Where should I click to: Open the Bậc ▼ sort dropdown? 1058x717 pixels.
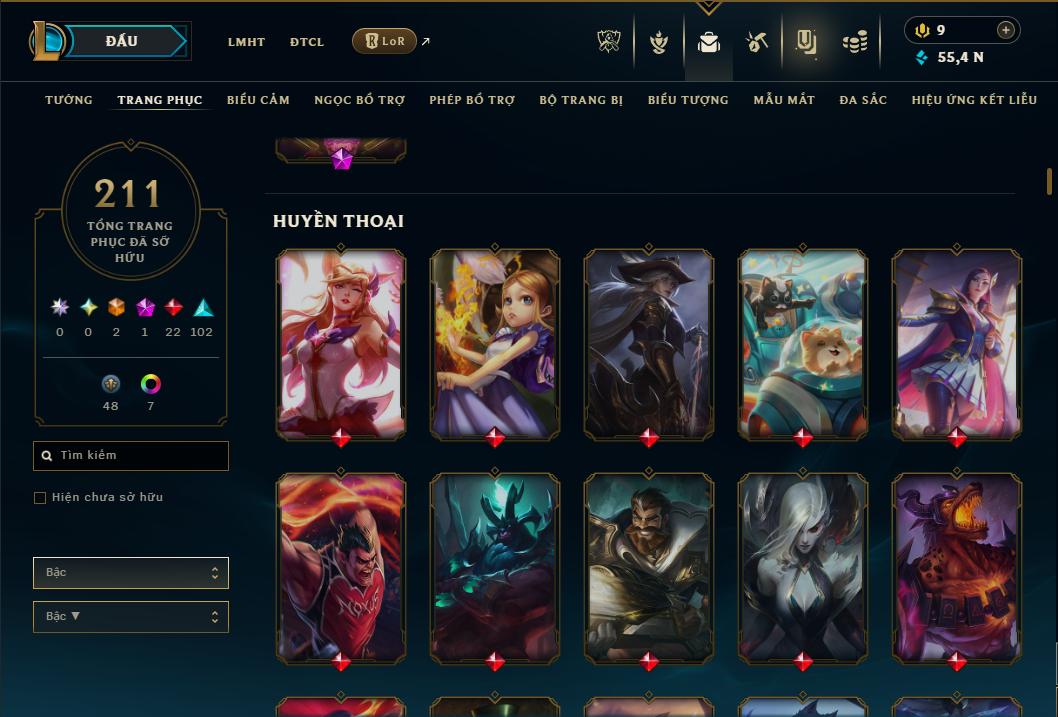coord(131,617)
